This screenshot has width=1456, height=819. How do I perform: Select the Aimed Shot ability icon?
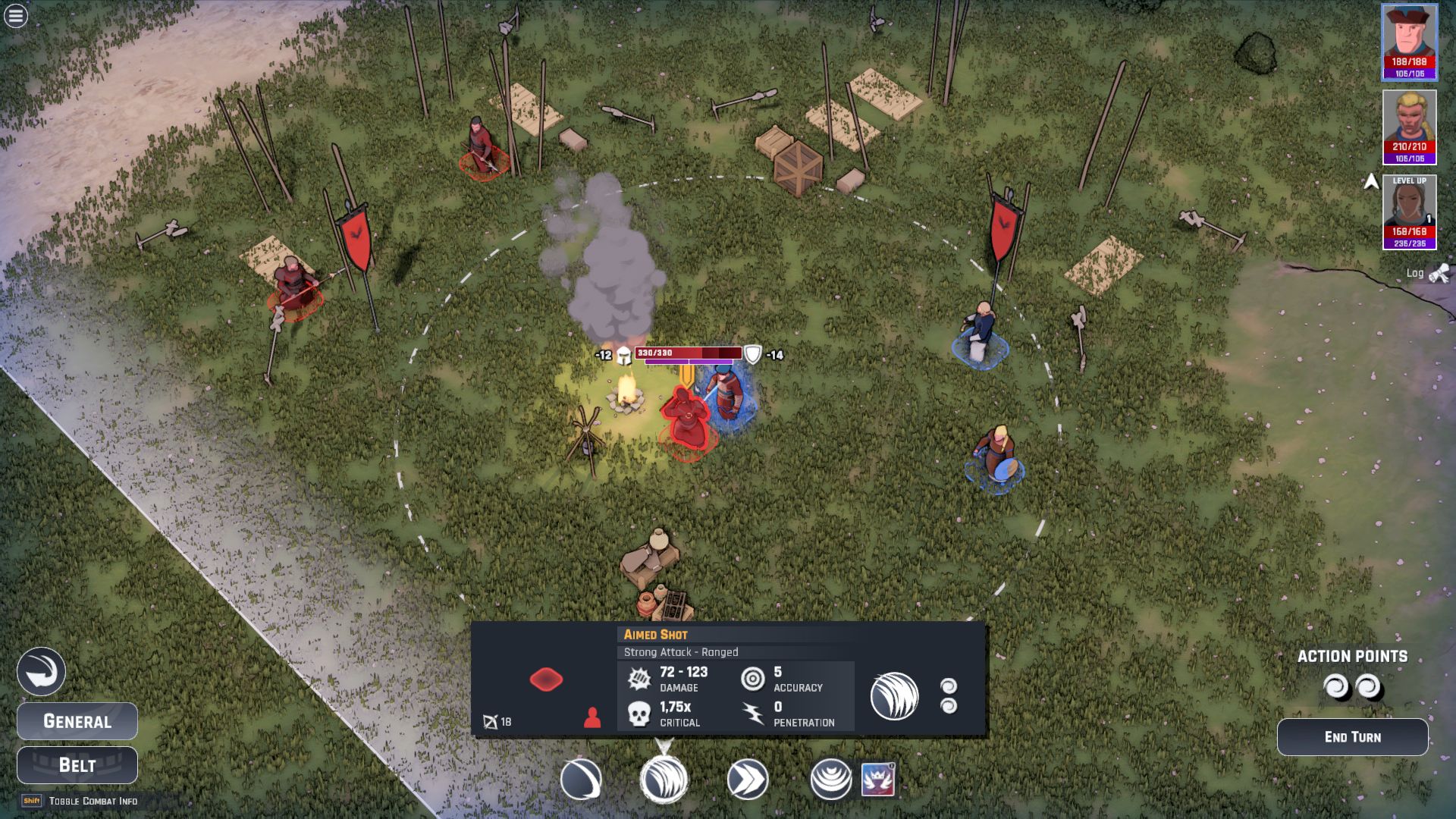664,780
